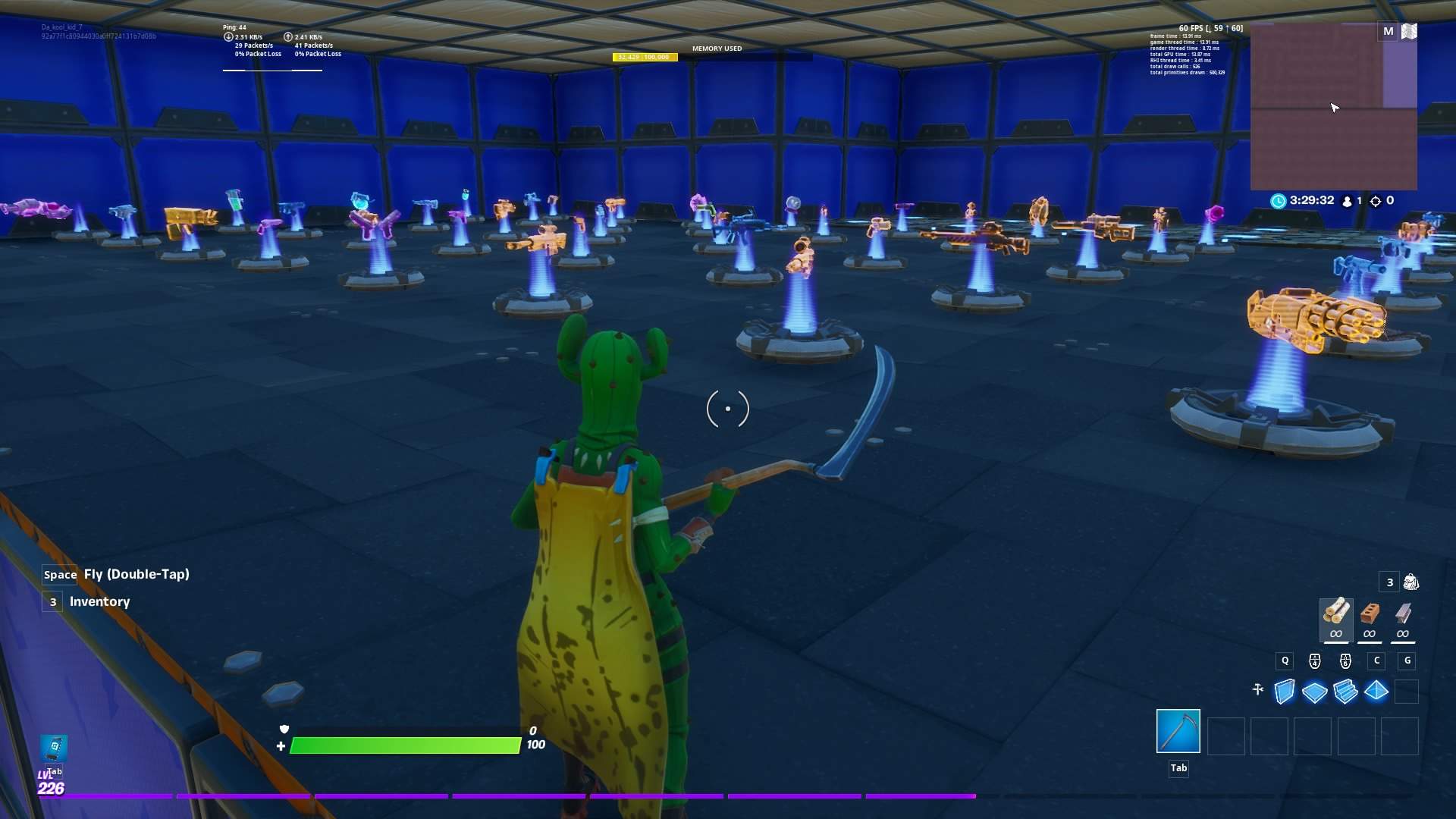The image size is (1456, 819).
Task: Click the minimap in the top-right corner
Action: tap(1335, 106)
